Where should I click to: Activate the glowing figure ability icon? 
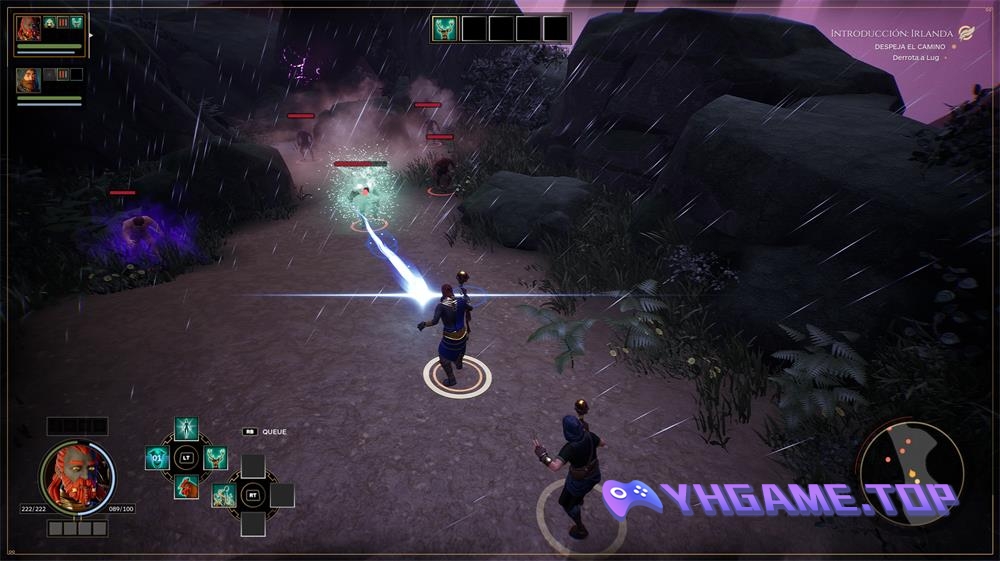[x=187, y=429]
